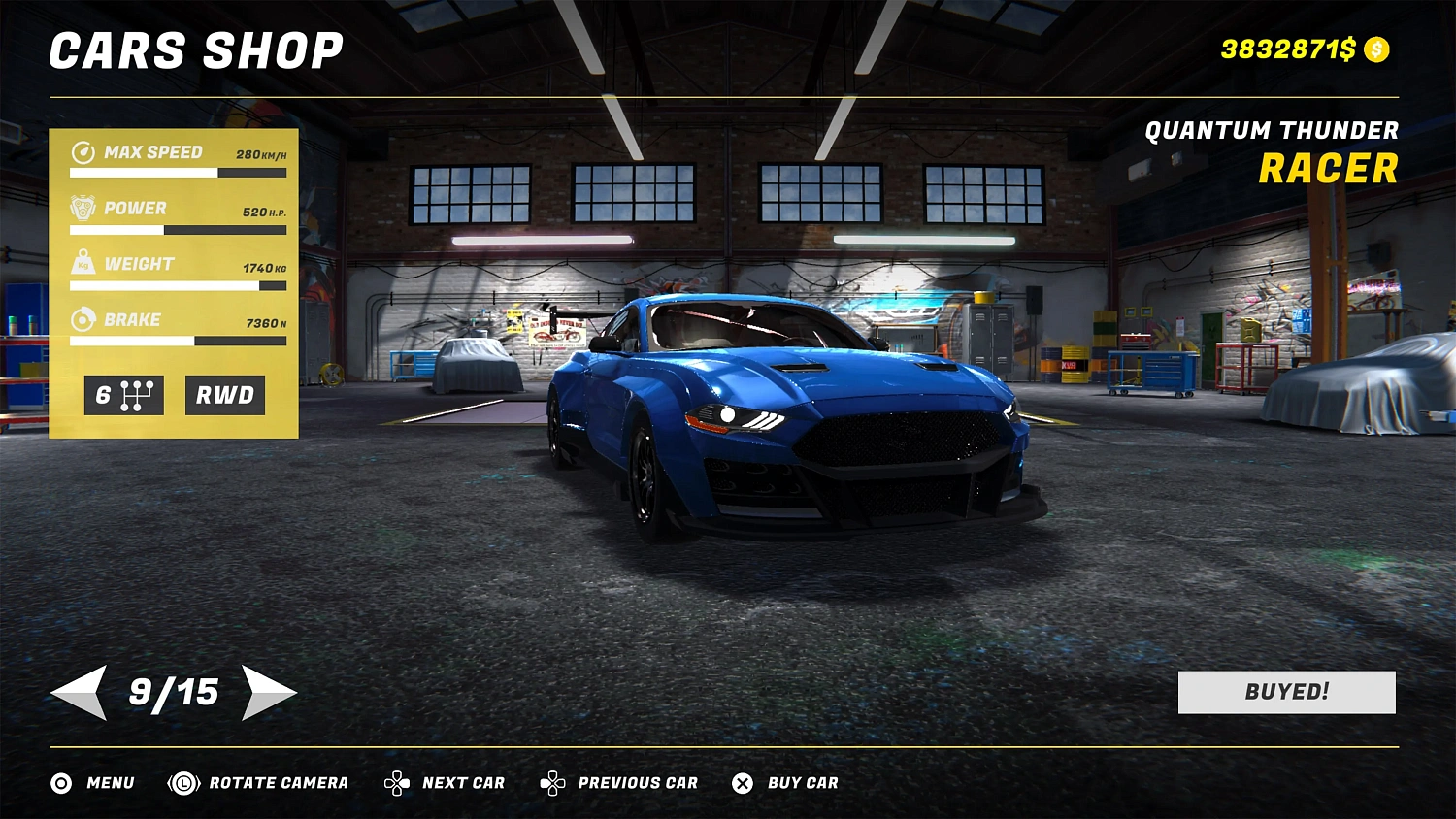The width and height of the screenshot is (1456, 819).
Task: Click the QUANTUM THUNDER RACER title
Action: click(1274, 150)
